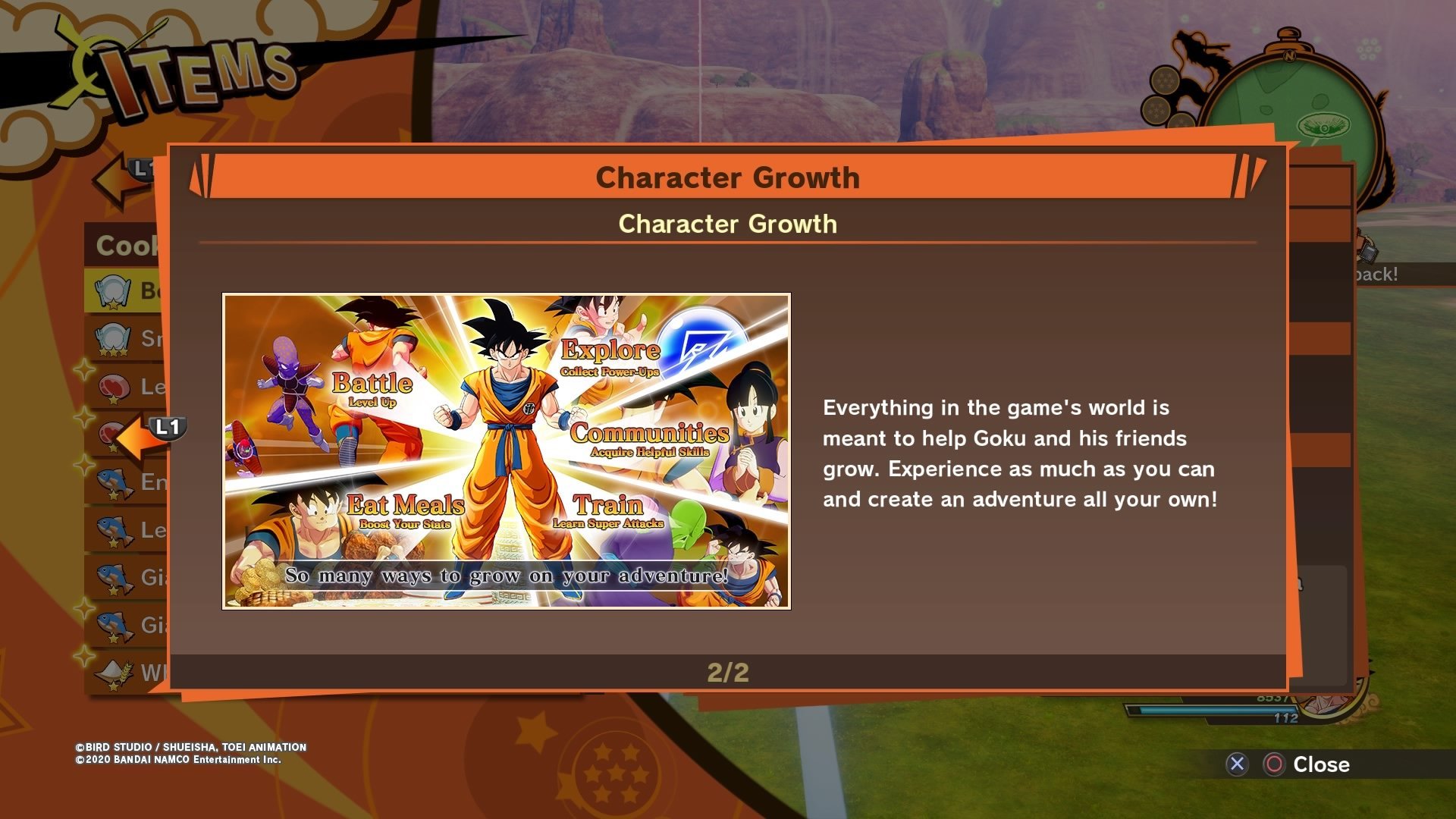This screenshot has height=819, width=1456.
Task: Go back to the previous tutorial page arrow
Action: (x=143, y=436)
